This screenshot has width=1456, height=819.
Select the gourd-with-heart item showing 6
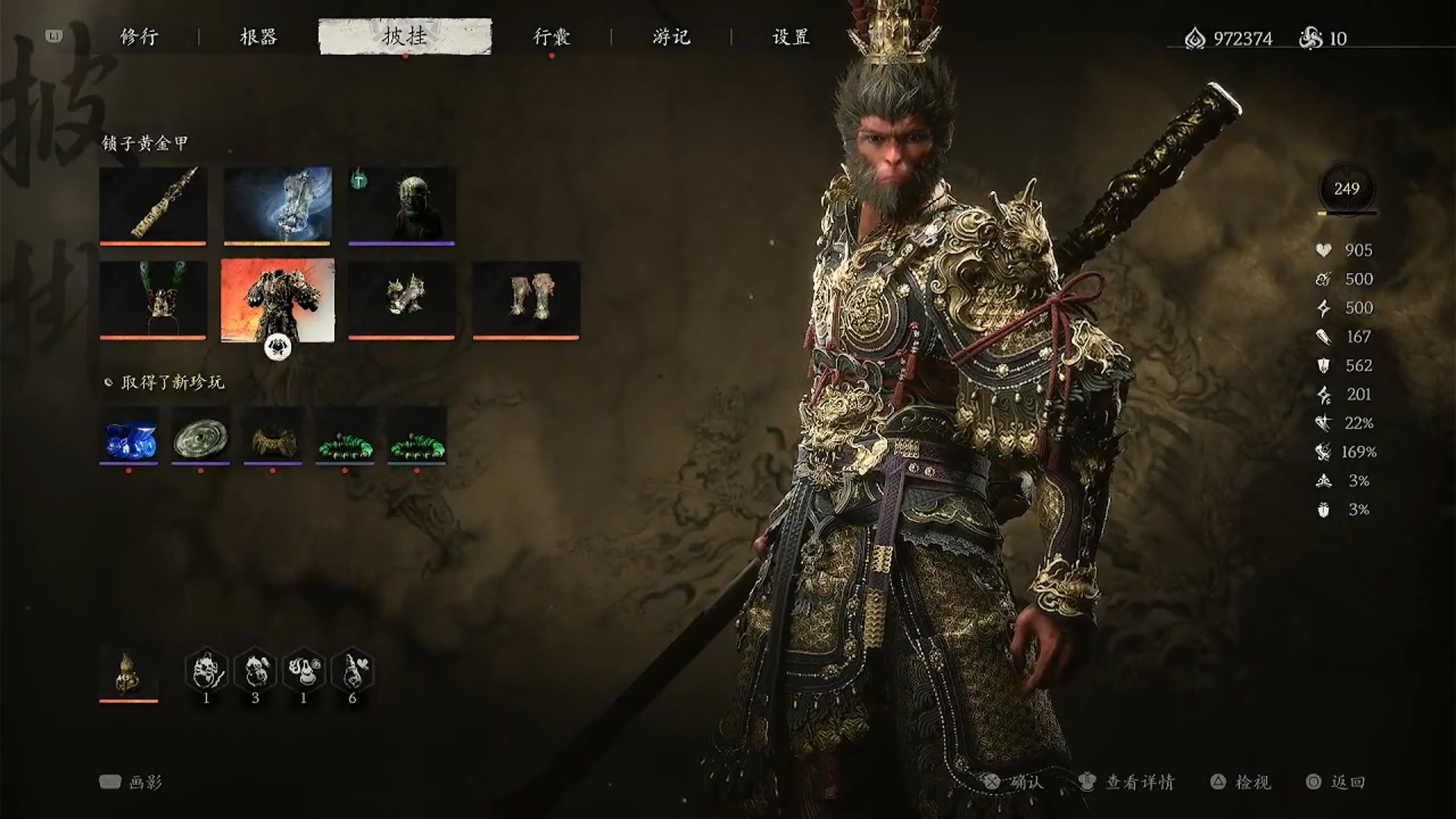coord(353,671)
